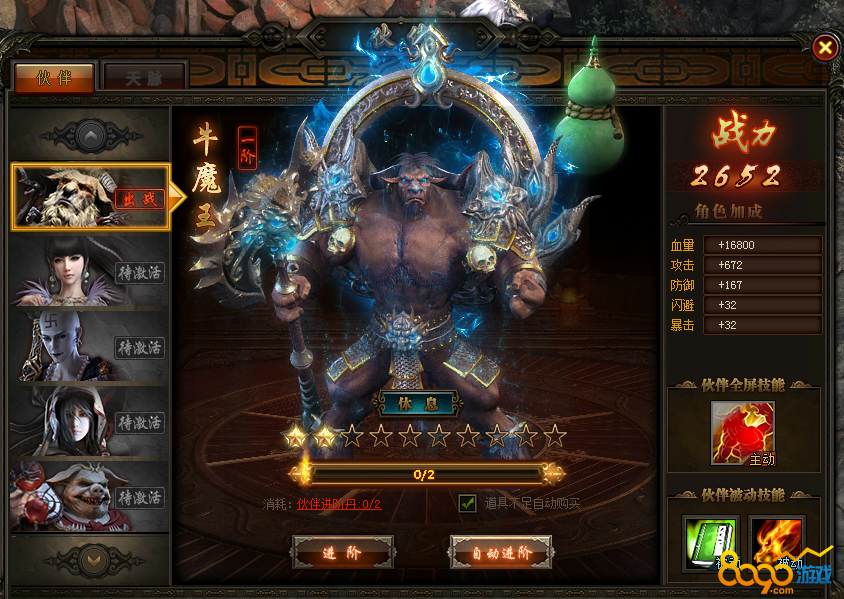Inspect the flaming dragon passive skill
The width and height of the screenshot is (844, 599).
pyautogui.click(x=776, y=543)
